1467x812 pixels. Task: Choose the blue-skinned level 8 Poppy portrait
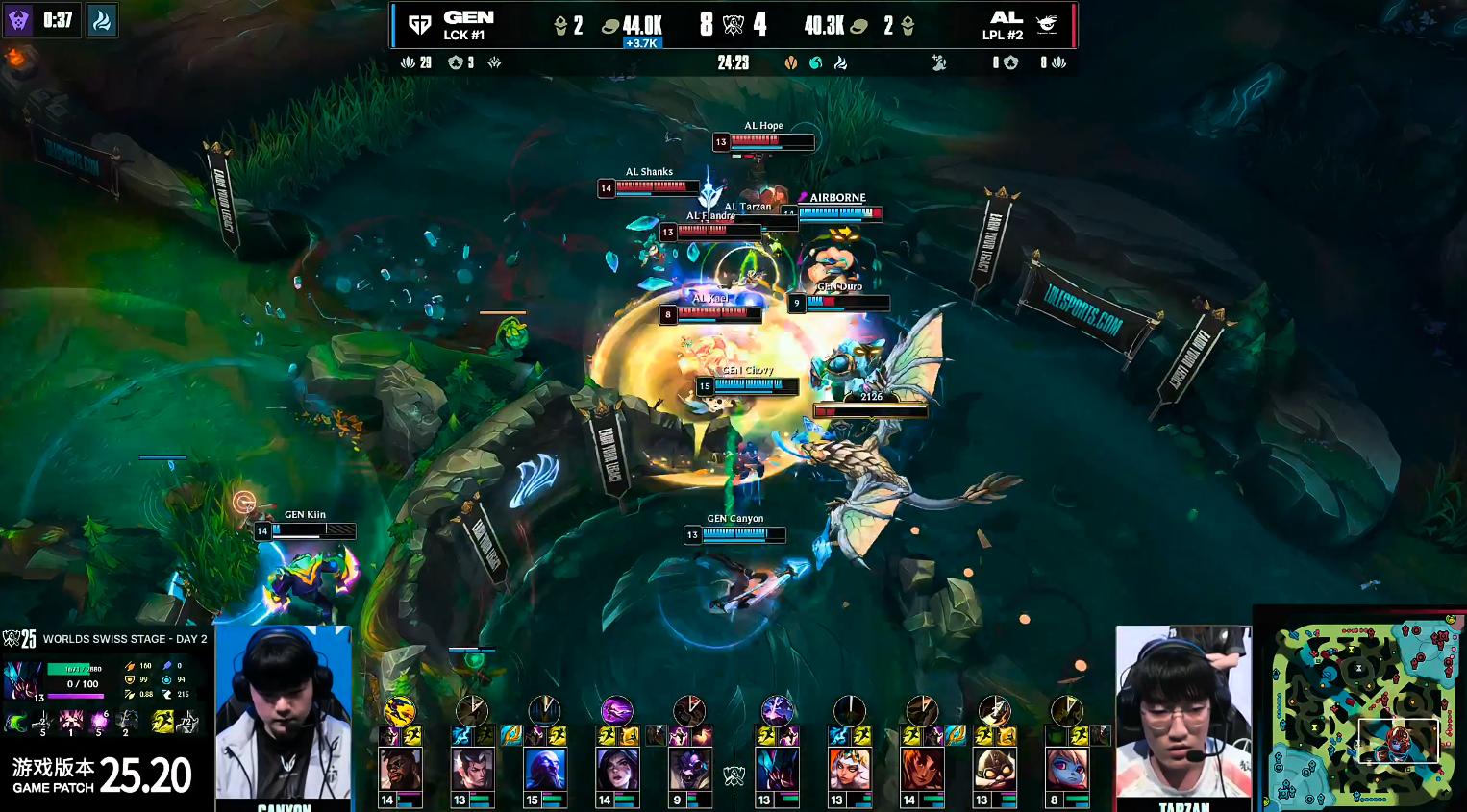pyautogui.click(x=1067, y=771)
